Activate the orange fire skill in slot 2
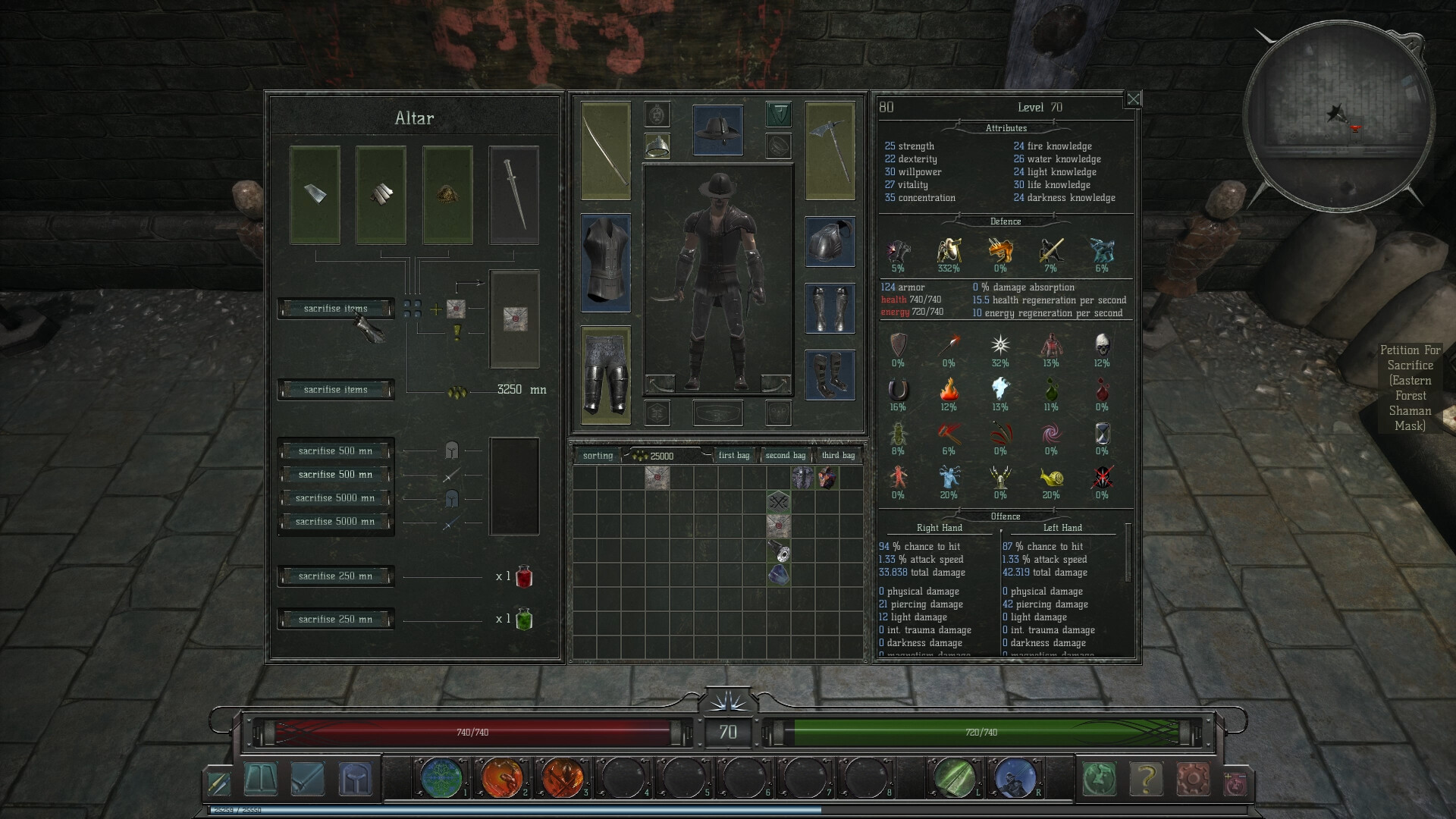 click(504, 778)
